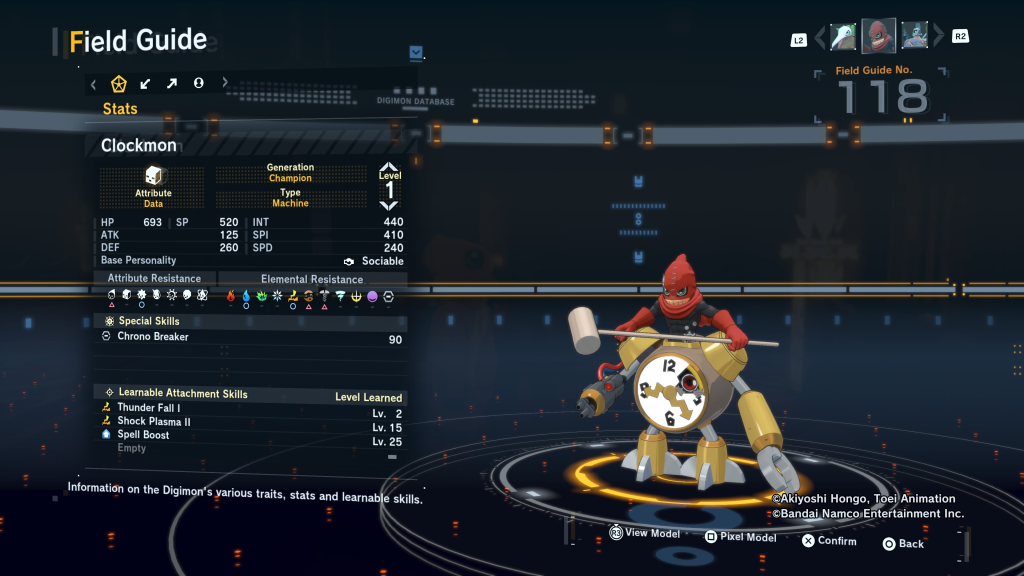Screen dimensions: 1024x576
Task: Increase the level with the up arrow
Action: (389, 168)
